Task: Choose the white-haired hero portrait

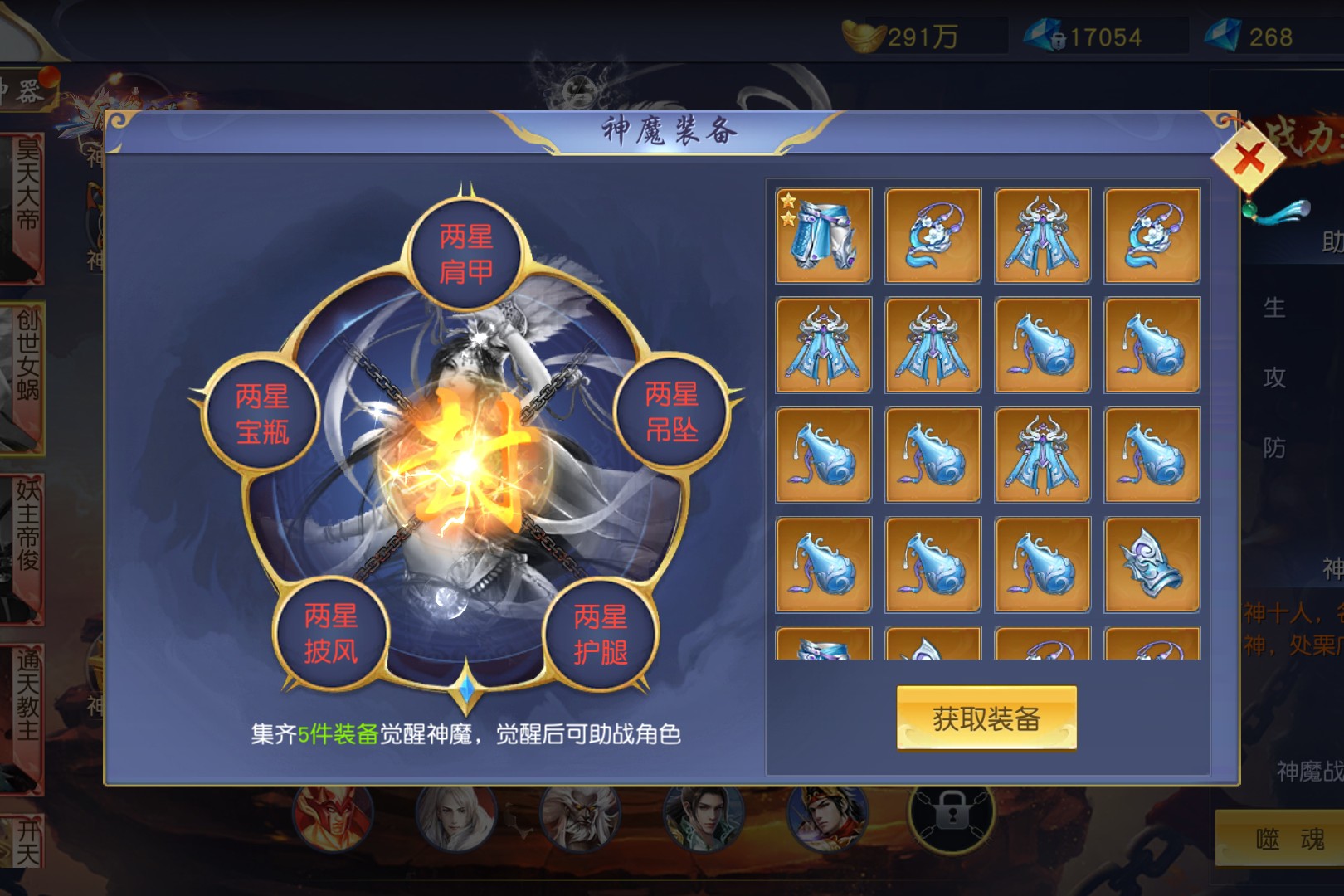Action: point(455,817)
